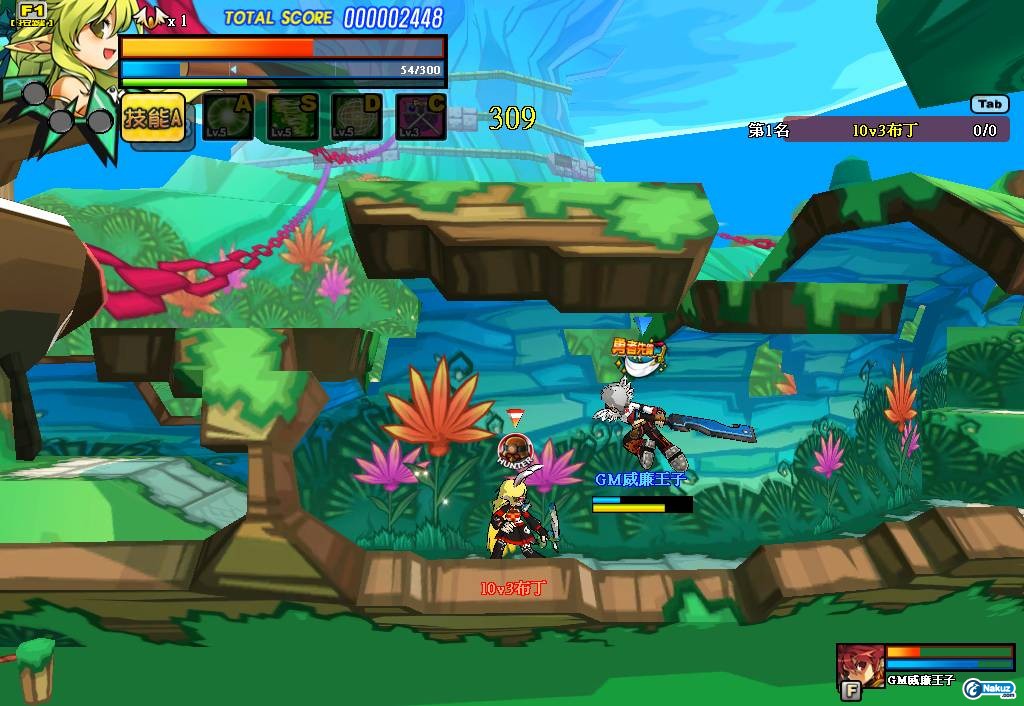Screen dimensions: 1024x706
Task: Click the green-haired elf character portrait
Action: 62,50
